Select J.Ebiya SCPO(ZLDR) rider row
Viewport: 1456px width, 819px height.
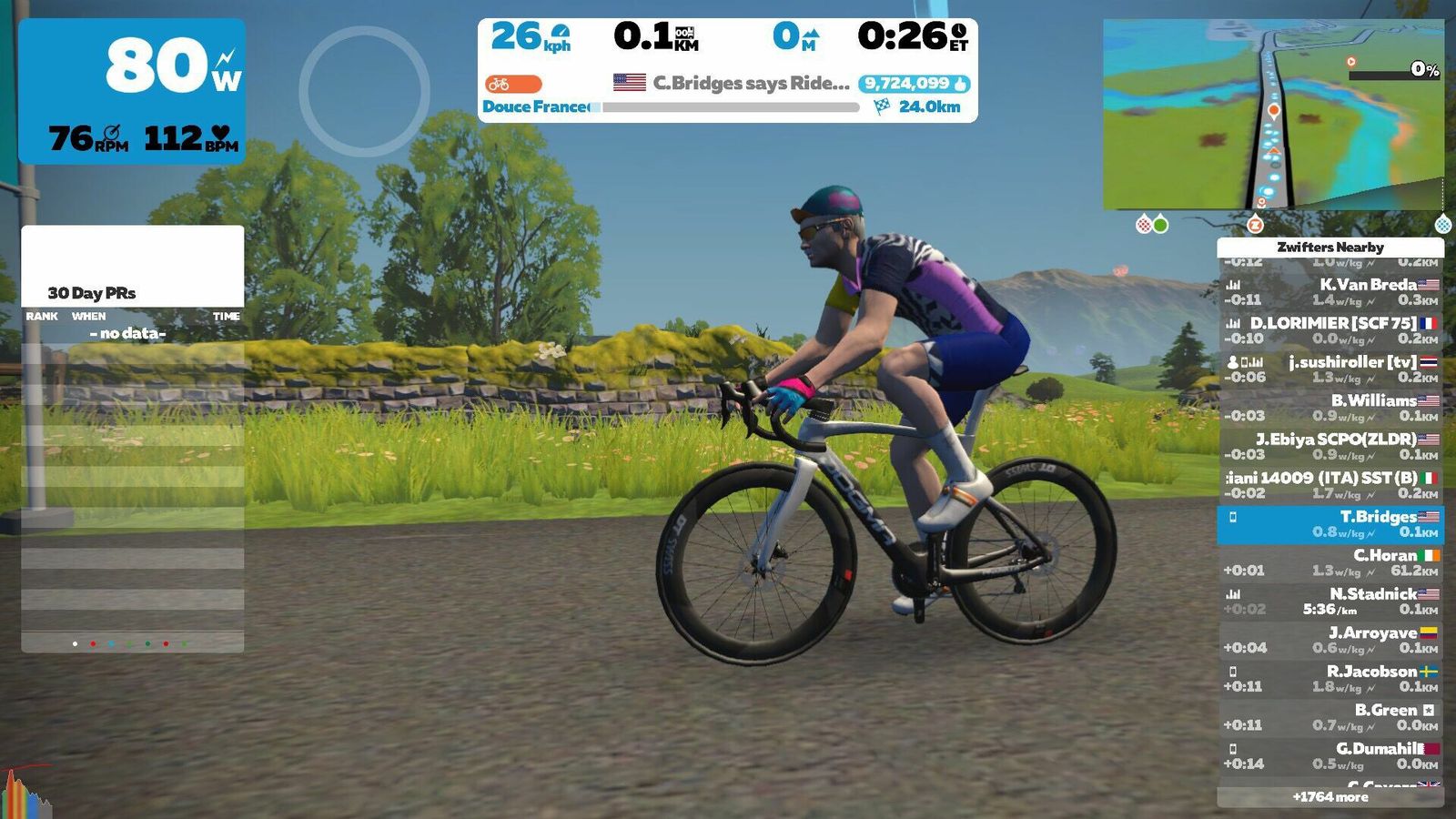tap(1330, 446)
